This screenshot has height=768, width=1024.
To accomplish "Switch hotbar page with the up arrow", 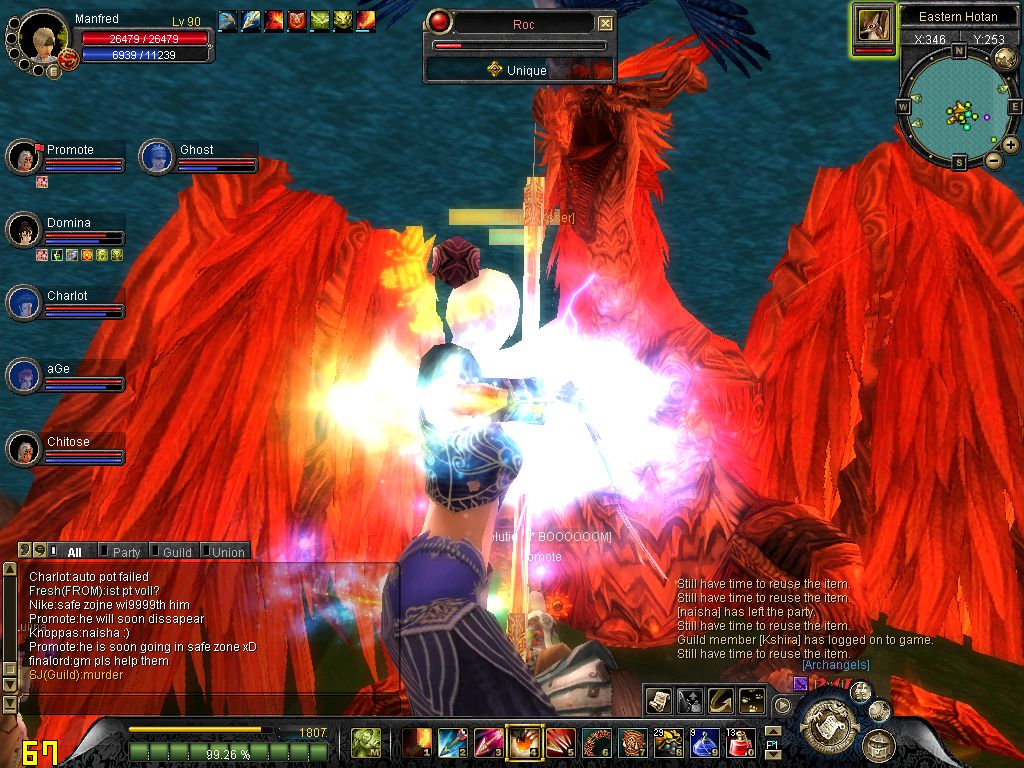I will click(x=772, y=733).
